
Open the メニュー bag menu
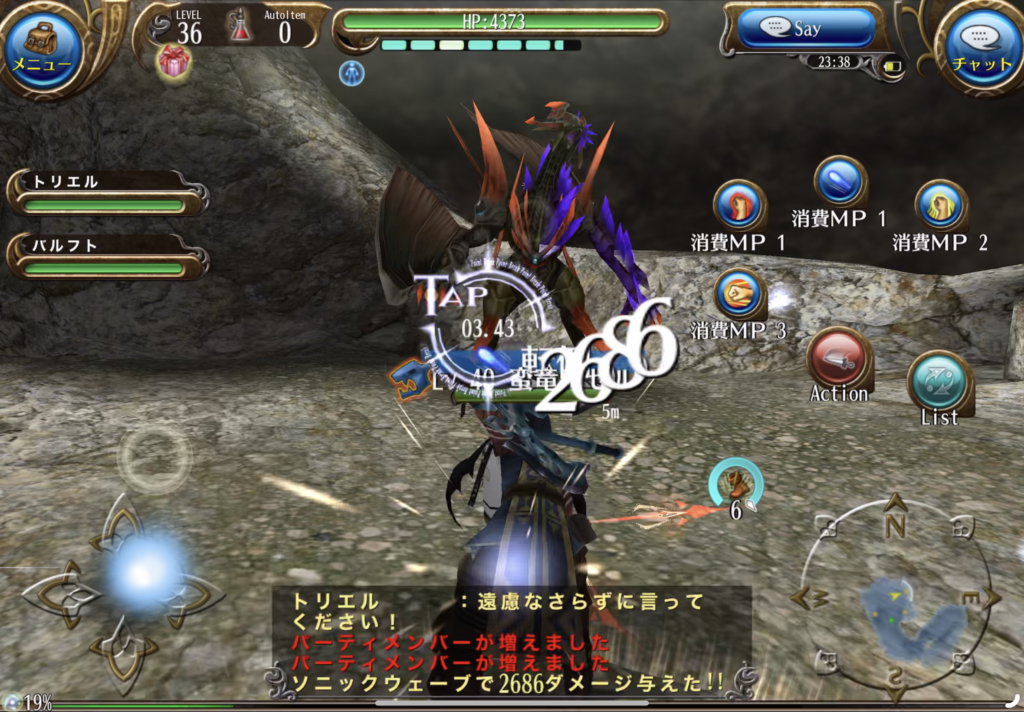(42, 46)
